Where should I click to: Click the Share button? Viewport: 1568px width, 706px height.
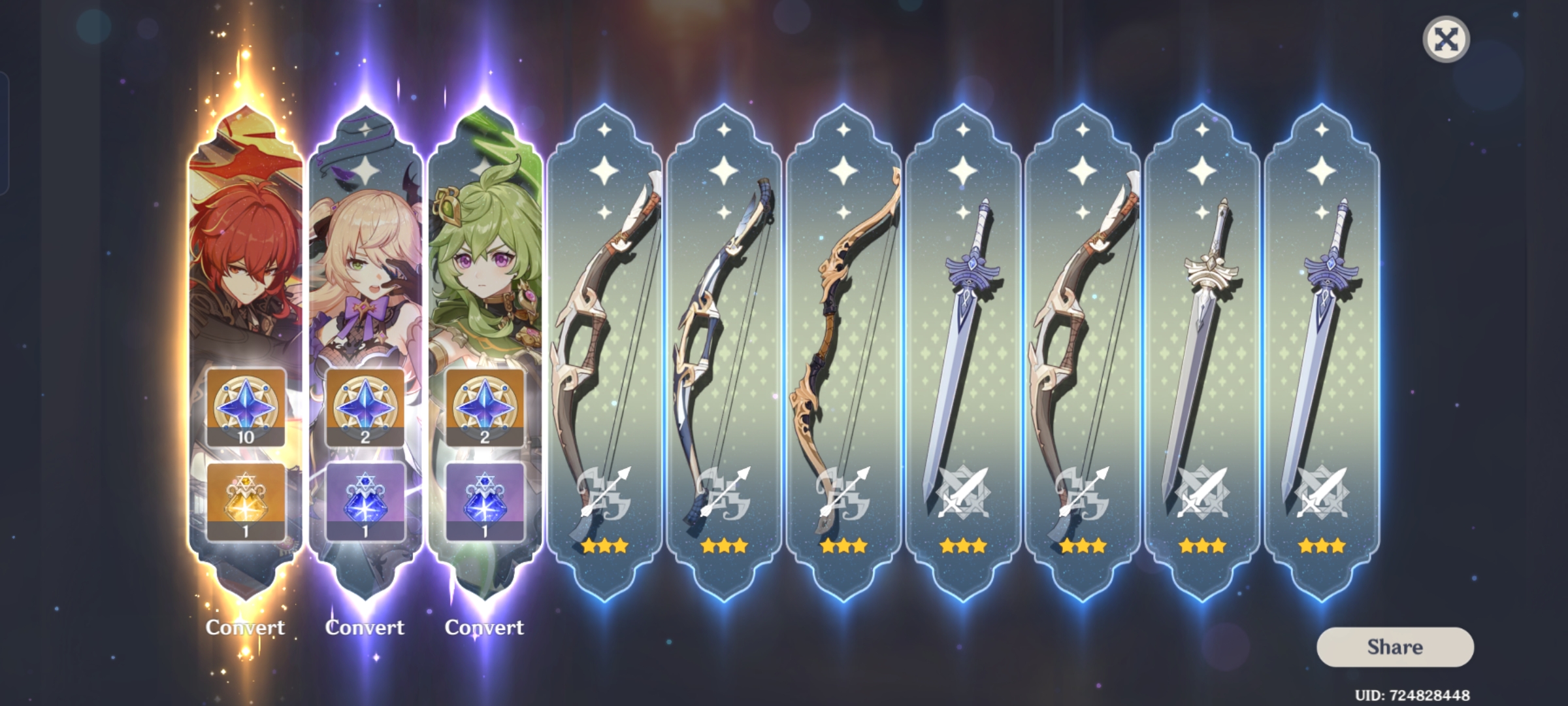(x=1395, y=647)
